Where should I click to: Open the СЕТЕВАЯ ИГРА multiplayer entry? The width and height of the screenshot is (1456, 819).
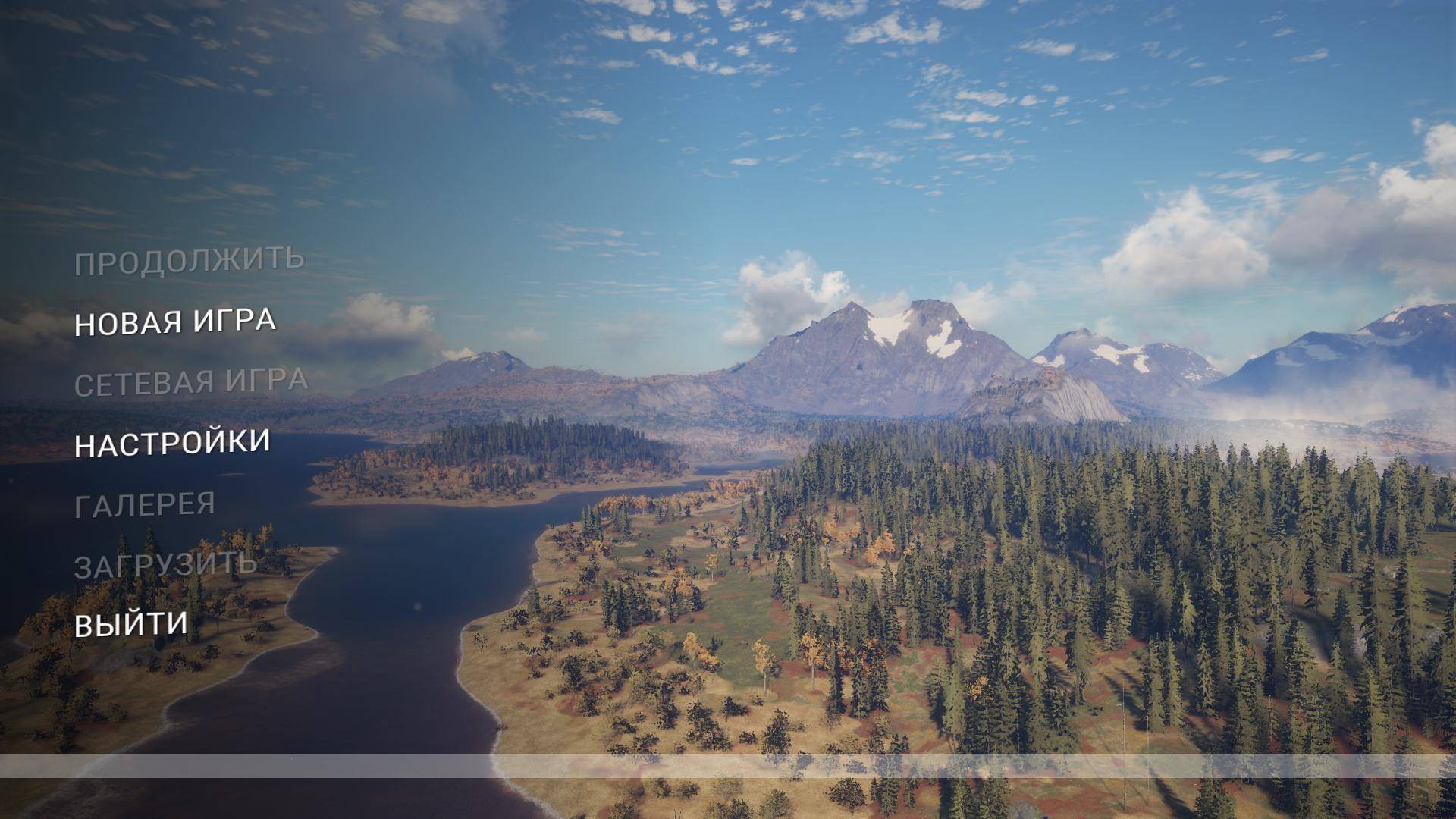(x=191, y=383)
